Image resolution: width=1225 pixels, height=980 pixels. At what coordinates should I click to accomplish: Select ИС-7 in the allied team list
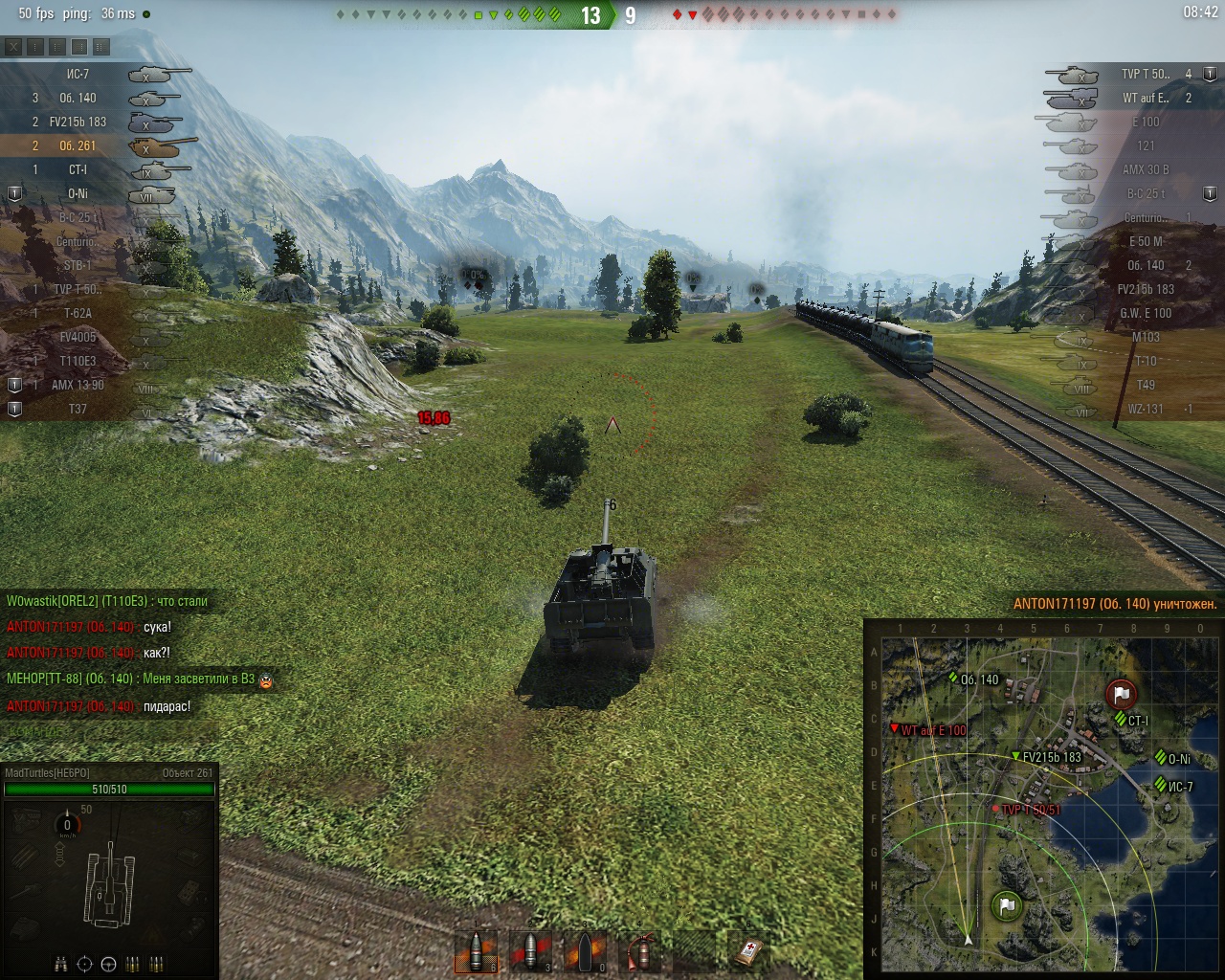click(78, 74)
